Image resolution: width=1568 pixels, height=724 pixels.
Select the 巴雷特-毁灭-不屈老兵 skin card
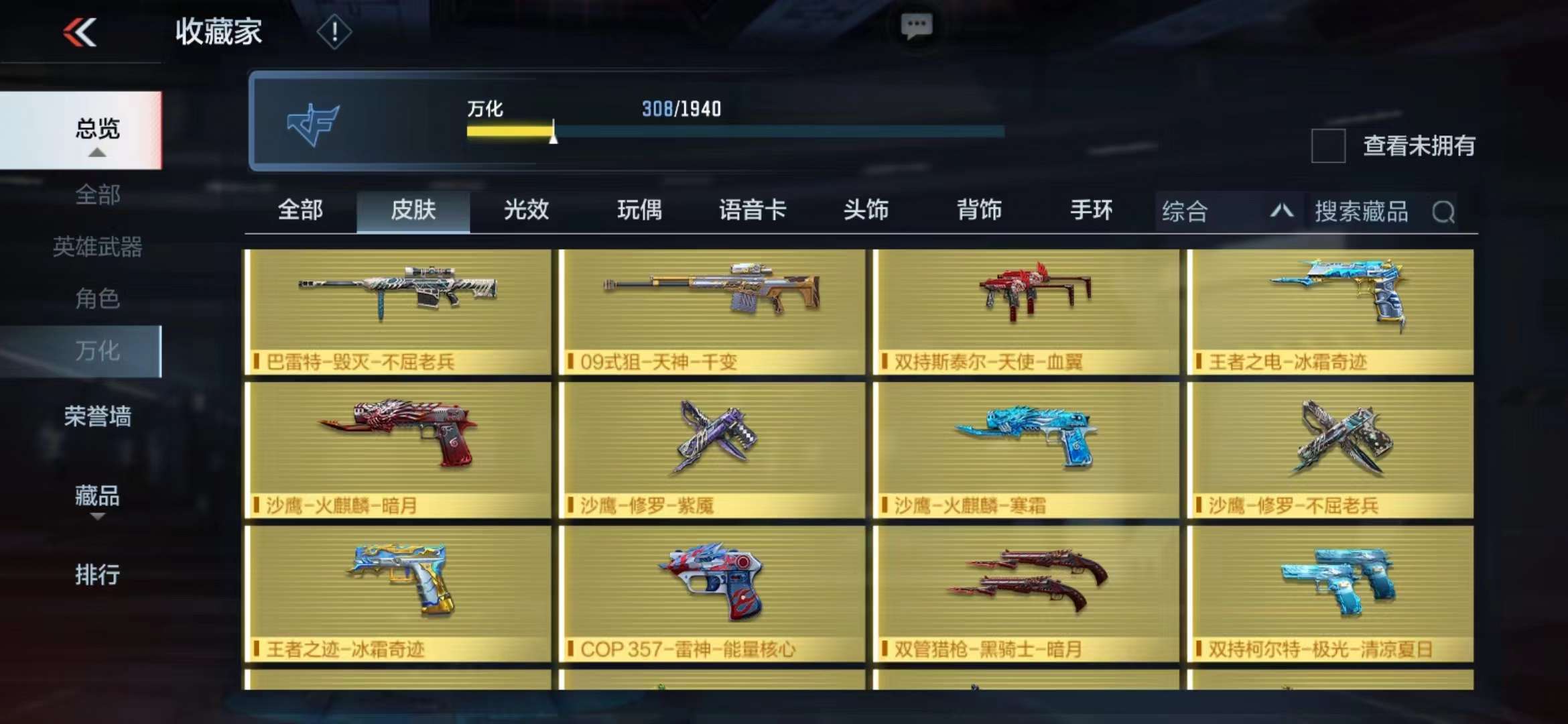[x=398, y=312]
